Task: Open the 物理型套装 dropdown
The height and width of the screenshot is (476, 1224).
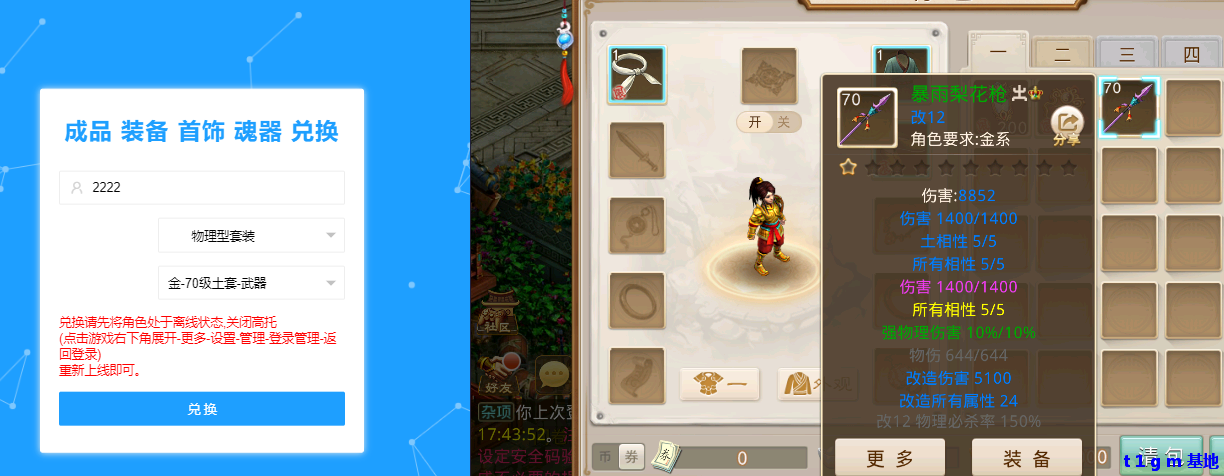Action: point(251,236)
